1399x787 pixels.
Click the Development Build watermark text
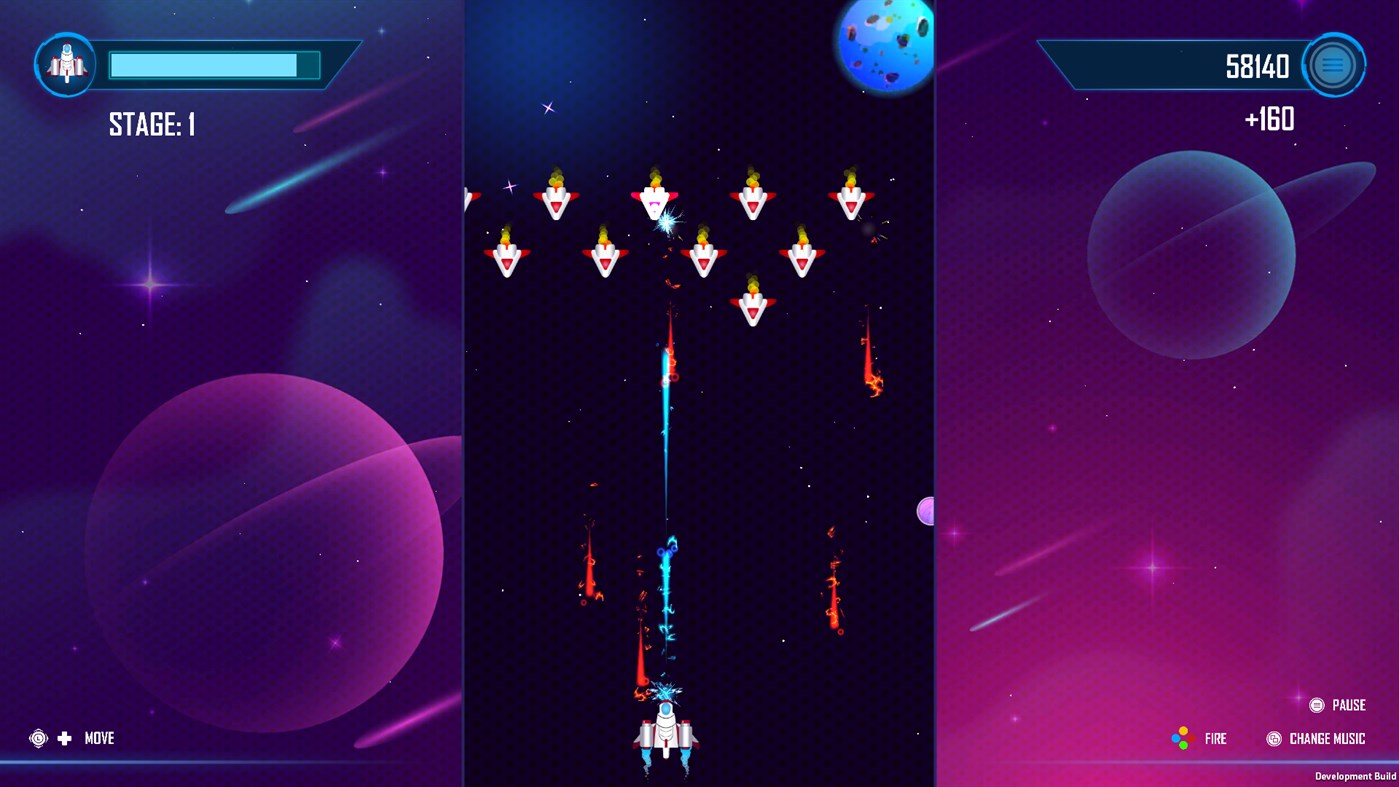[x=1355, y=776]
